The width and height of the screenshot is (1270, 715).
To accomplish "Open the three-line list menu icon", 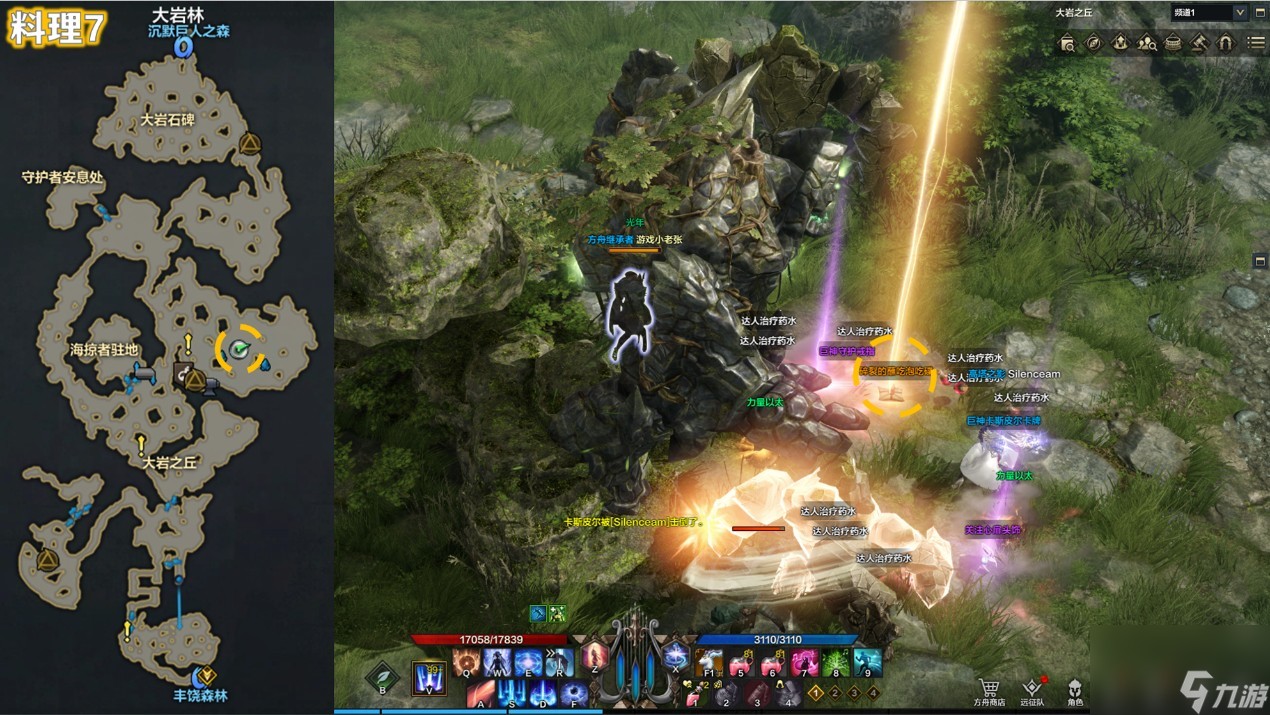I will tap(1256, 43).
